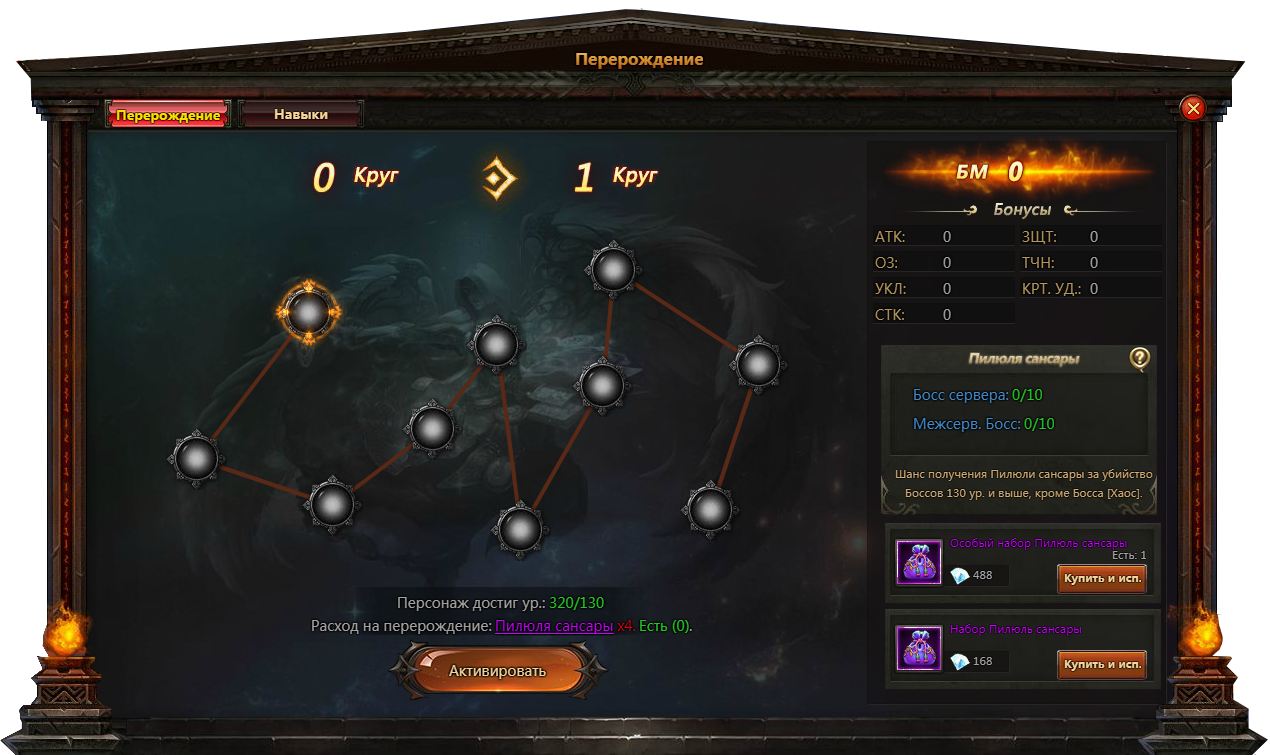The width and height of the screenshot is (1270, 755).
Task: Close the Перерождение window
Action: tap(1192, 108)
